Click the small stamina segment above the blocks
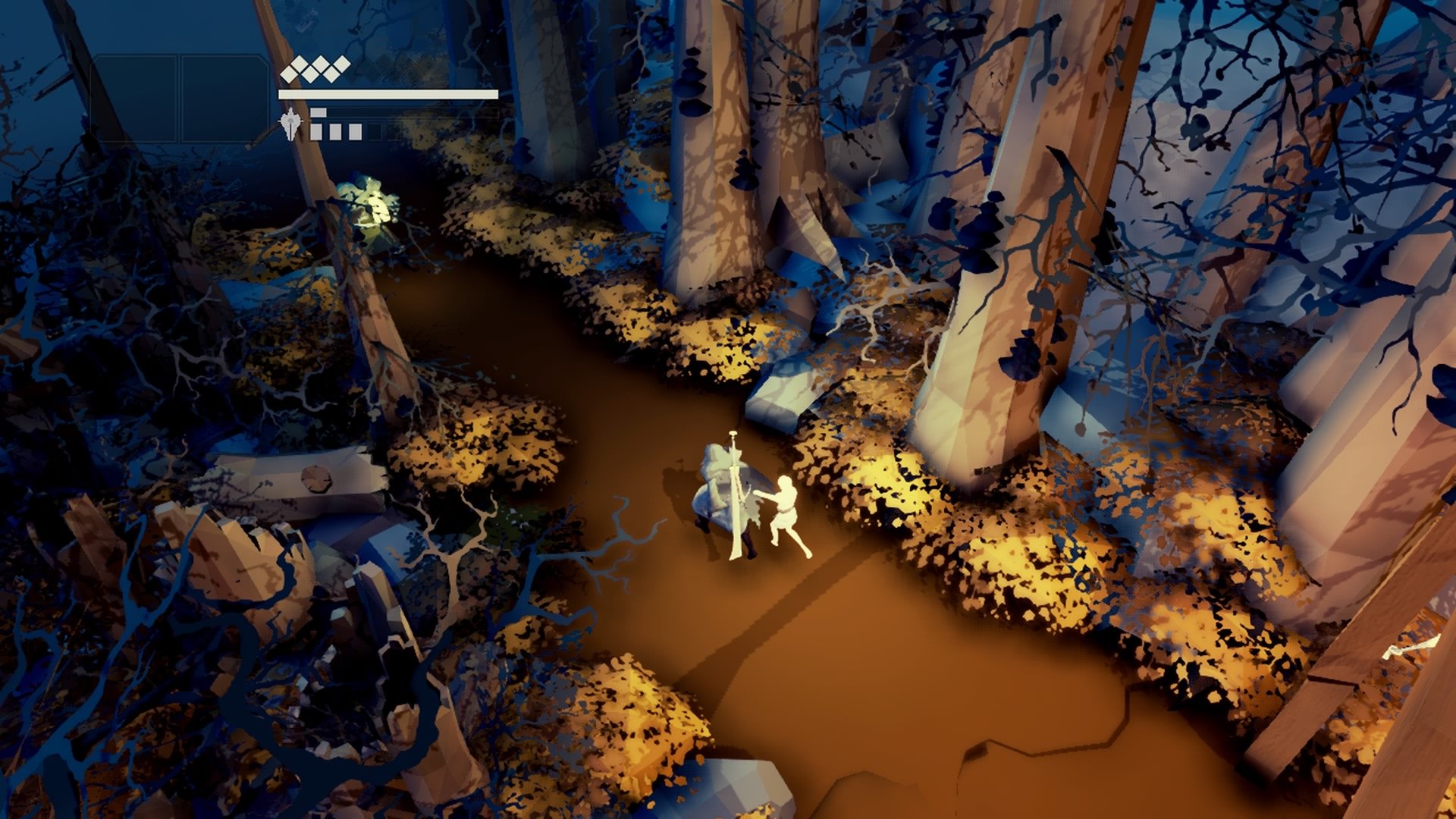The width and height of the screenshot is (1456, 819). (318, 111)
